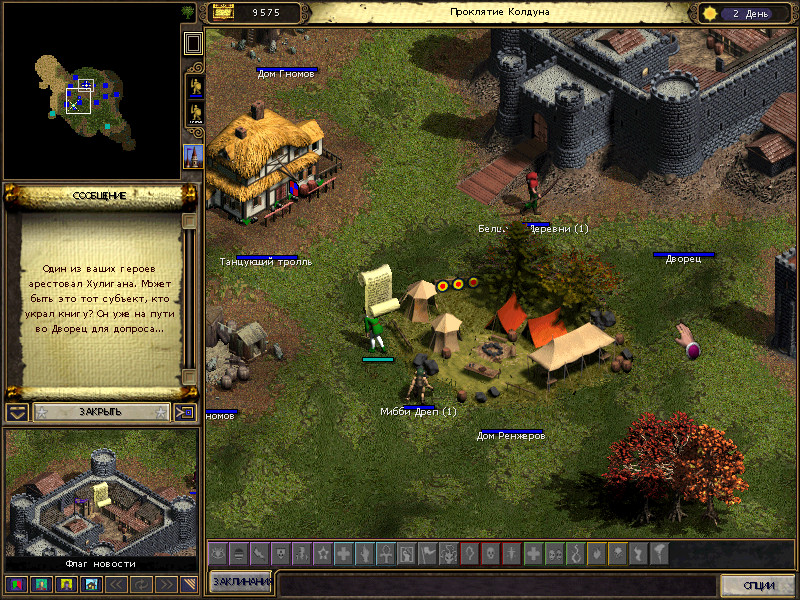The image size is (800, 600).
Task: Click on the minimap
Action: point(89,92)
